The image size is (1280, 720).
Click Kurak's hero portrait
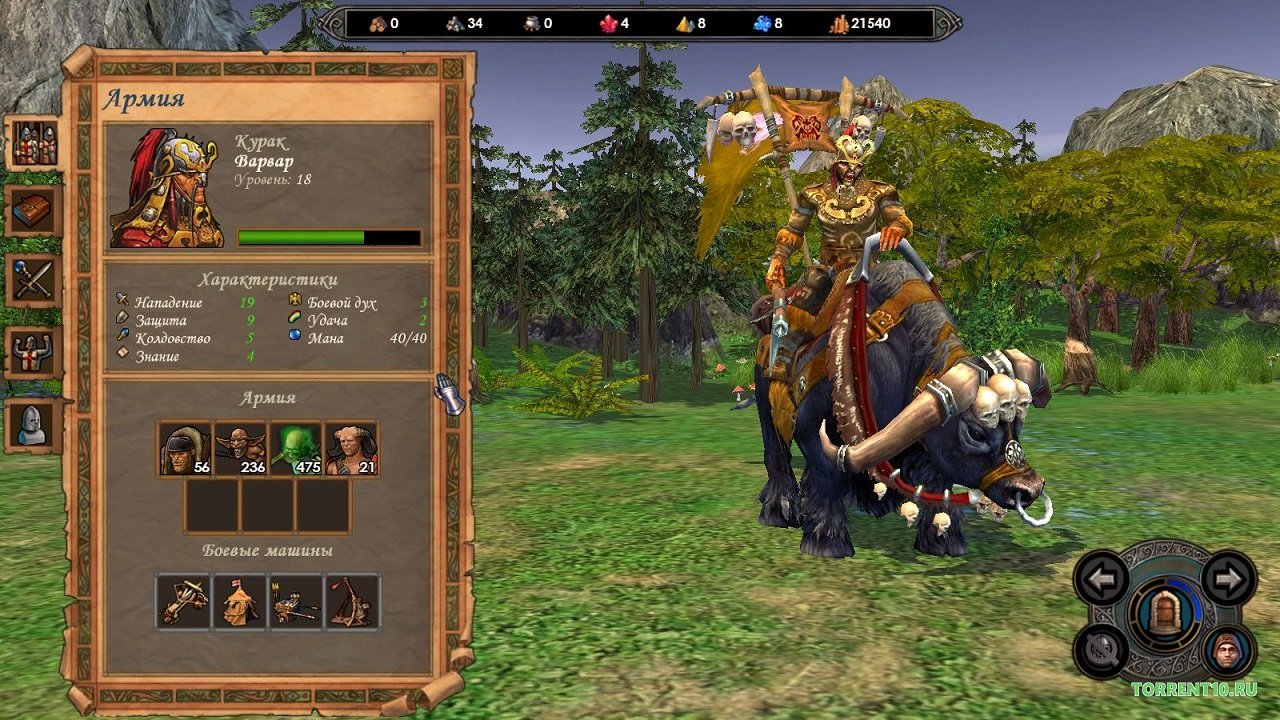[x=167, y=188]
